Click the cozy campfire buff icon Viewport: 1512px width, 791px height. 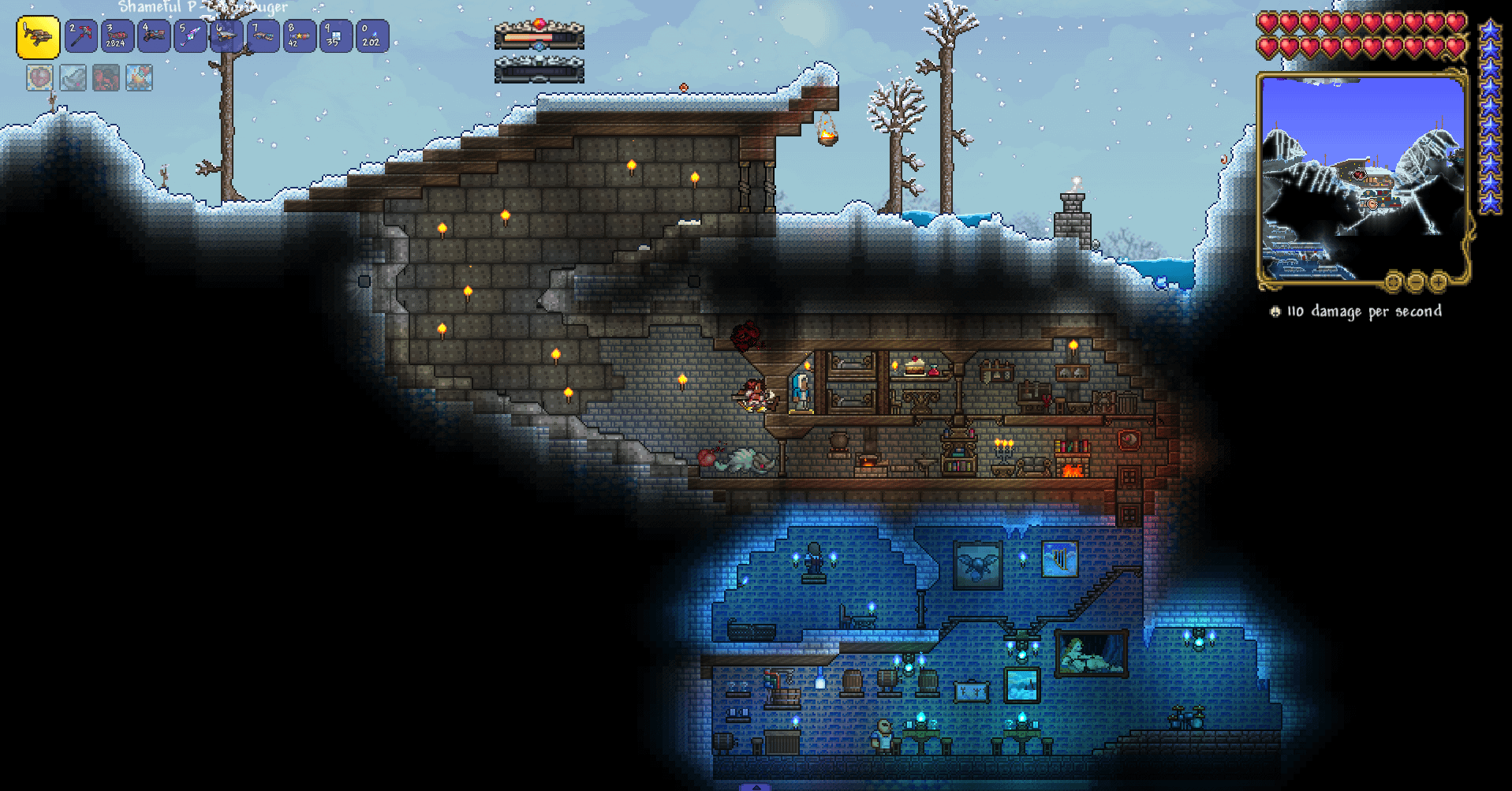pyautogui.click(x=139, y=77)
